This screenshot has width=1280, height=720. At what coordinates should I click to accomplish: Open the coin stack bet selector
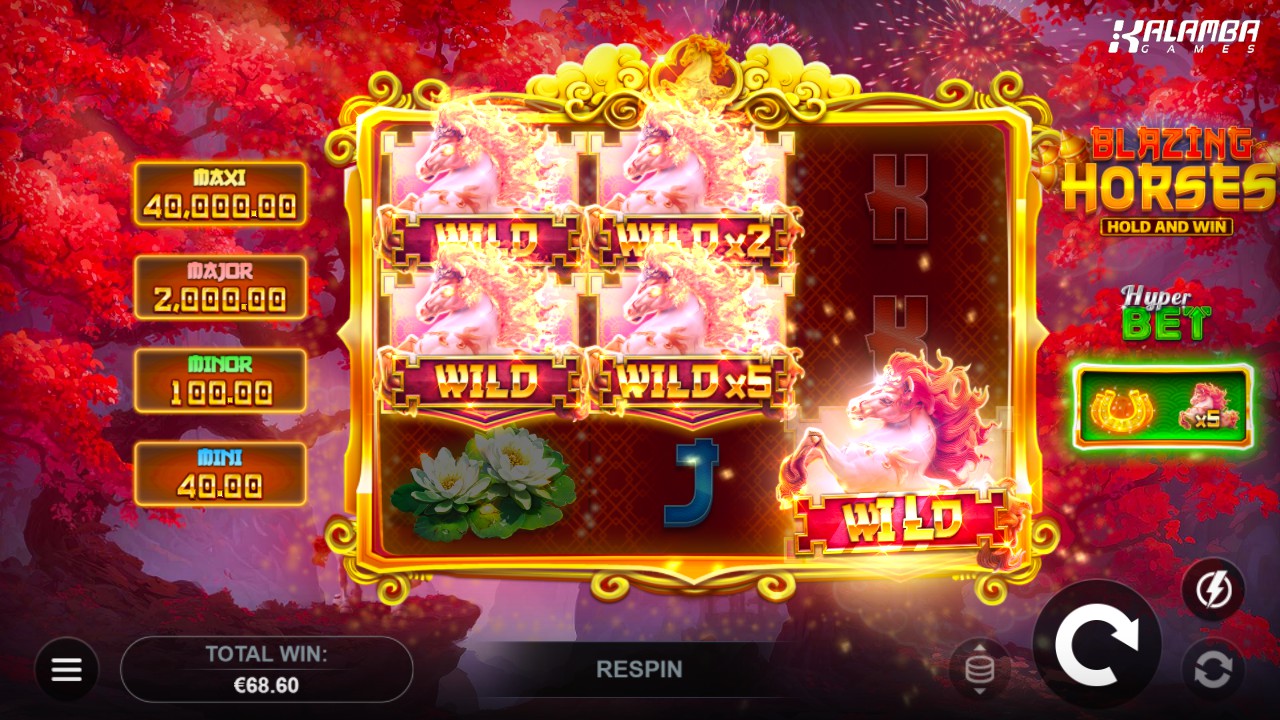pos(979,669)
